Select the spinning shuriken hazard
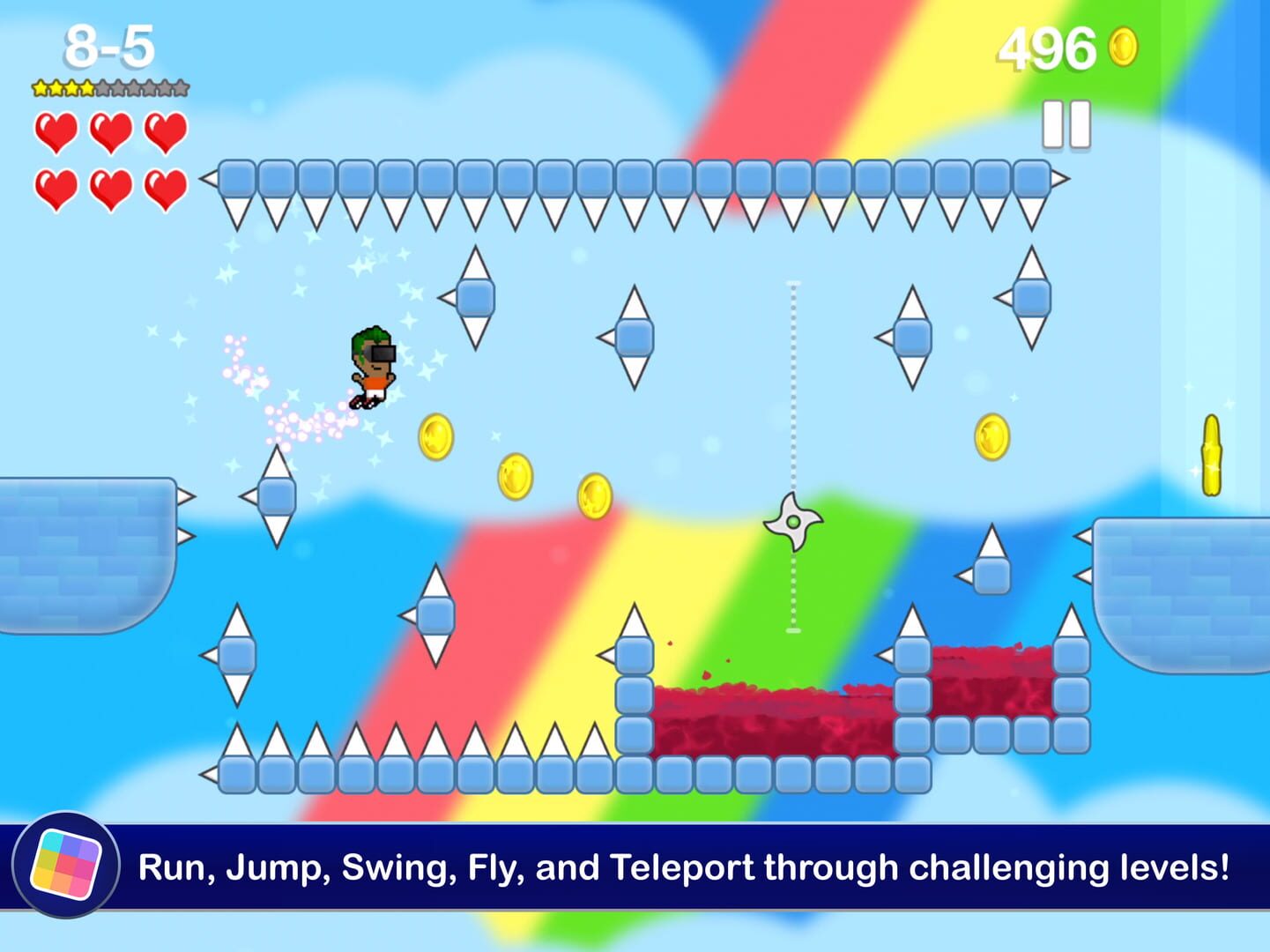Viewport: 1270px width, 952px height. 791,522
